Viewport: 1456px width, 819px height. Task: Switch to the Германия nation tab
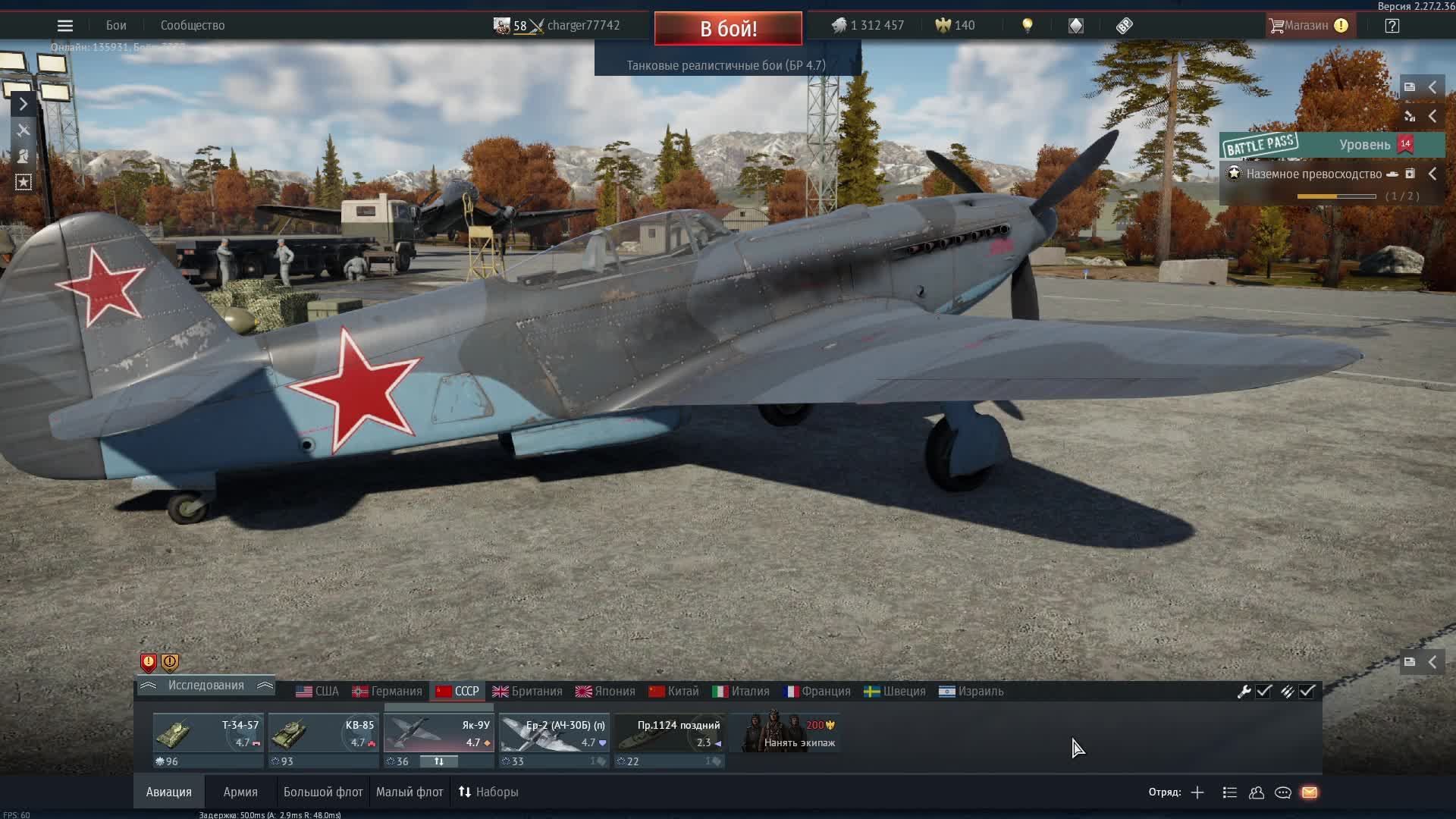388,692
